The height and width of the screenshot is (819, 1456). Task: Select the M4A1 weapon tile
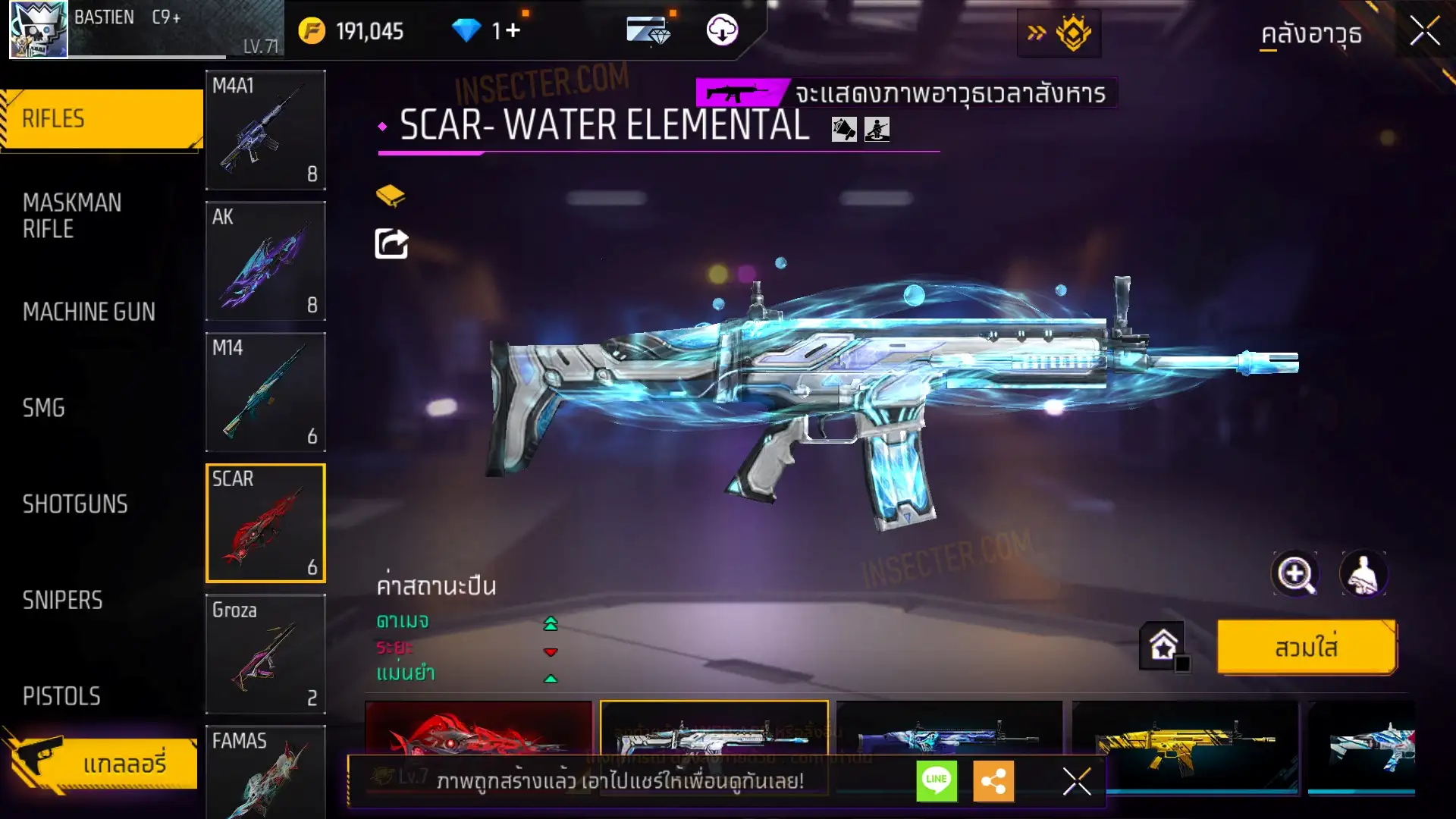(265, 130)
